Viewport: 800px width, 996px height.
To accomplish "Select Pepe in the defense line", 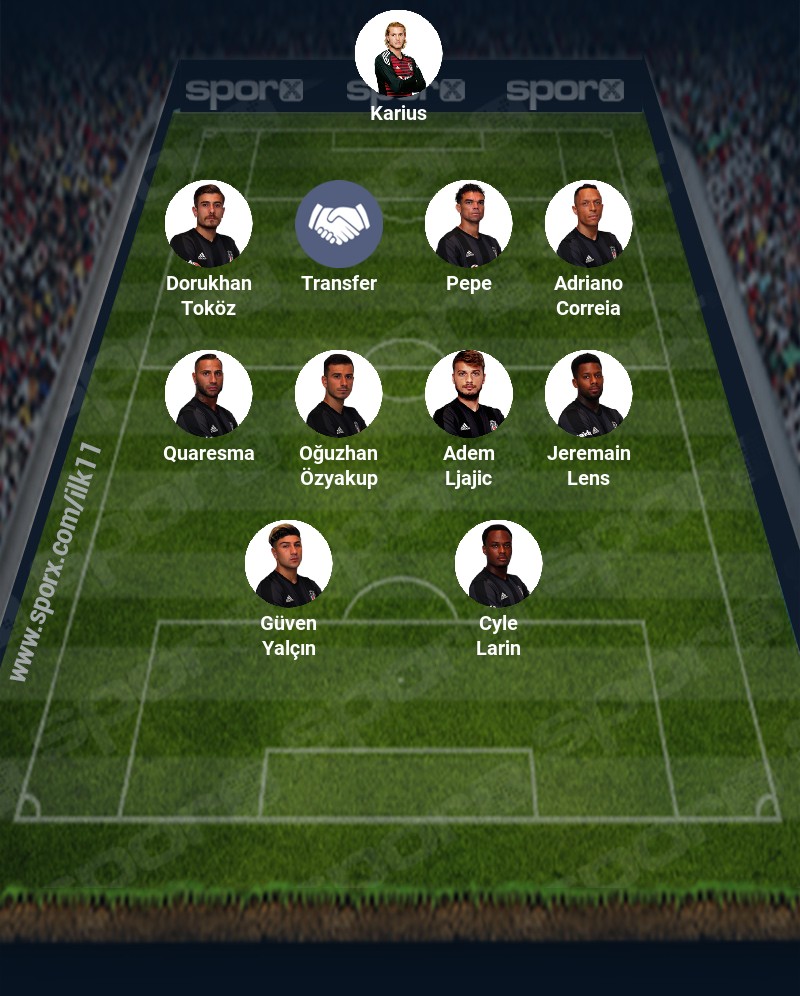I will (468, 224).
